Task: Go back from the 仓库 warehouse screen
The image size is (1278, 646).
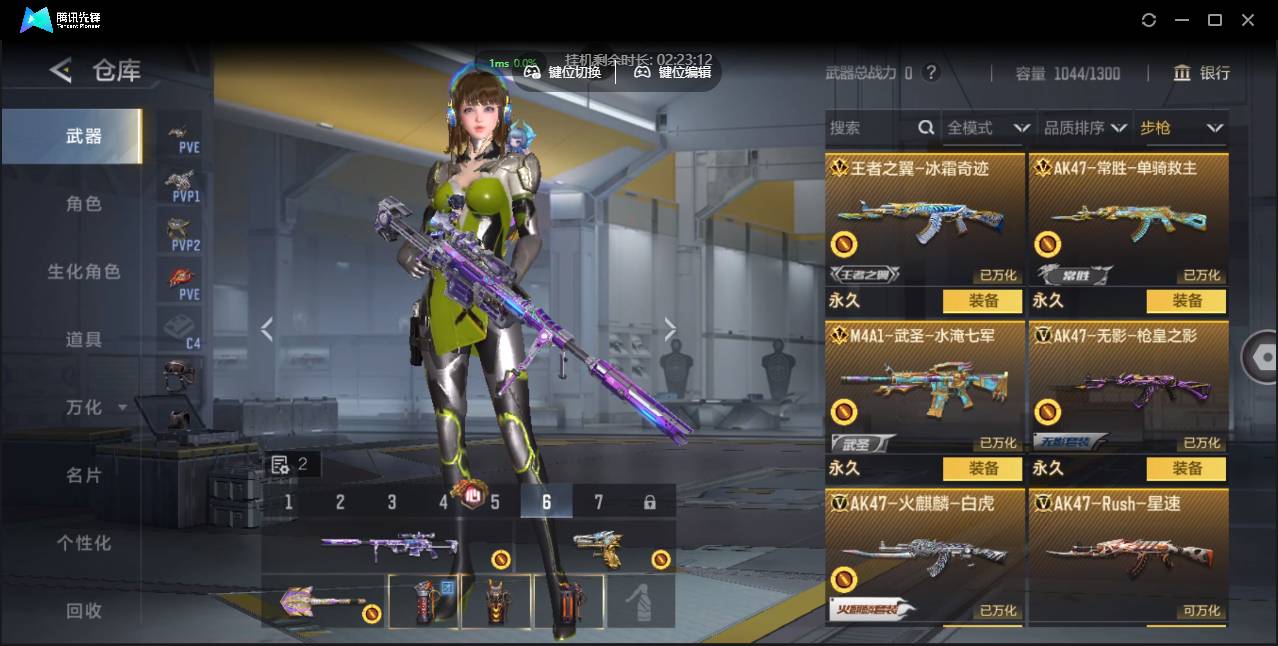Action: 61,70
